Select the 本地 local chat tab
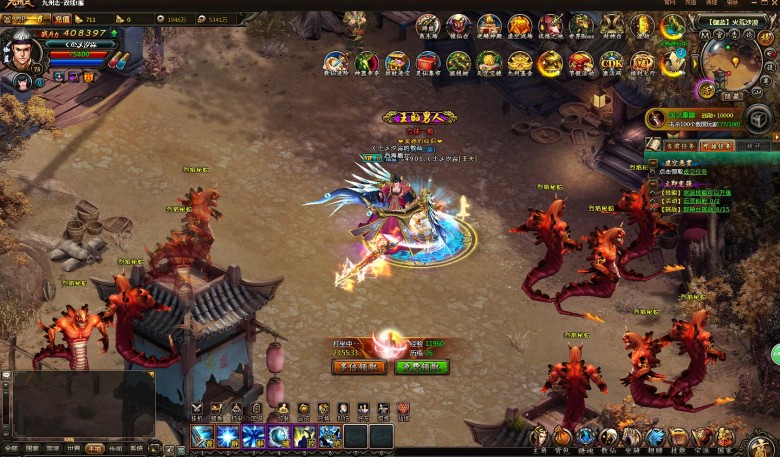Image resolution: width=780 pixels, height=457 pixels. click(95, 449)
